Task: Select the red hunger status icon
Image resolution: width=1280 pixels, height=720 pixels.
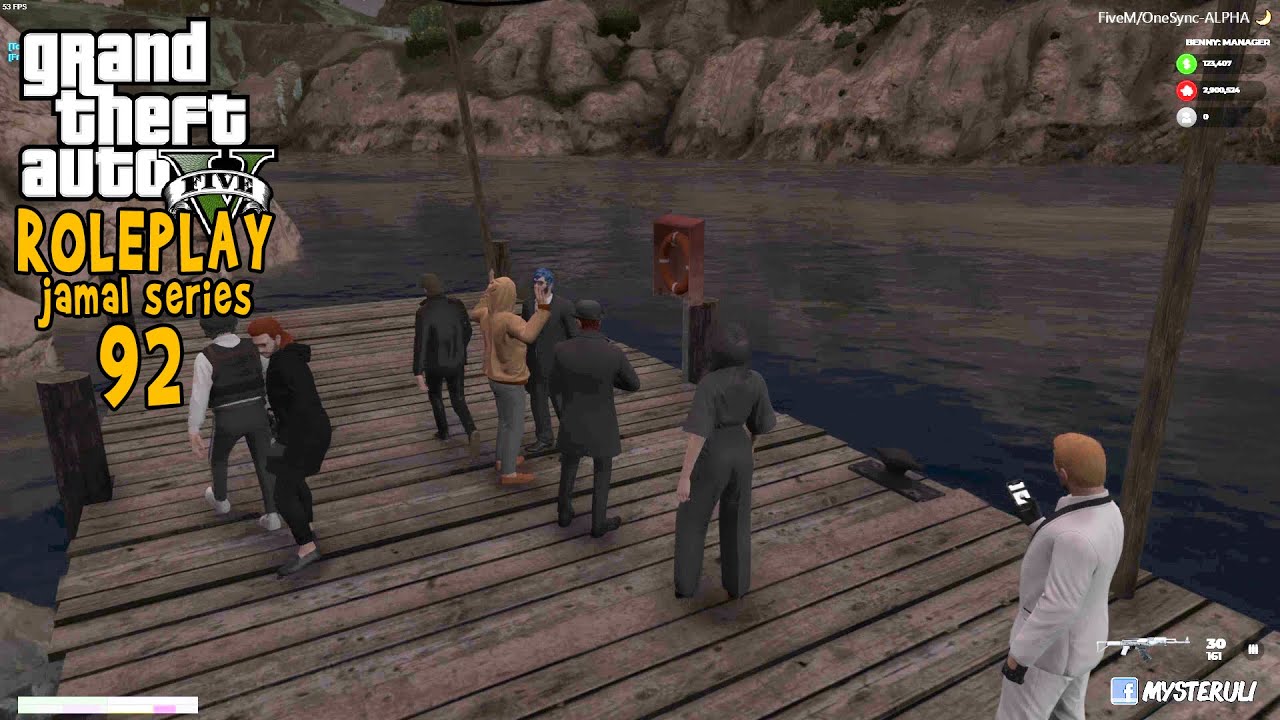Action: point(1186,90)
